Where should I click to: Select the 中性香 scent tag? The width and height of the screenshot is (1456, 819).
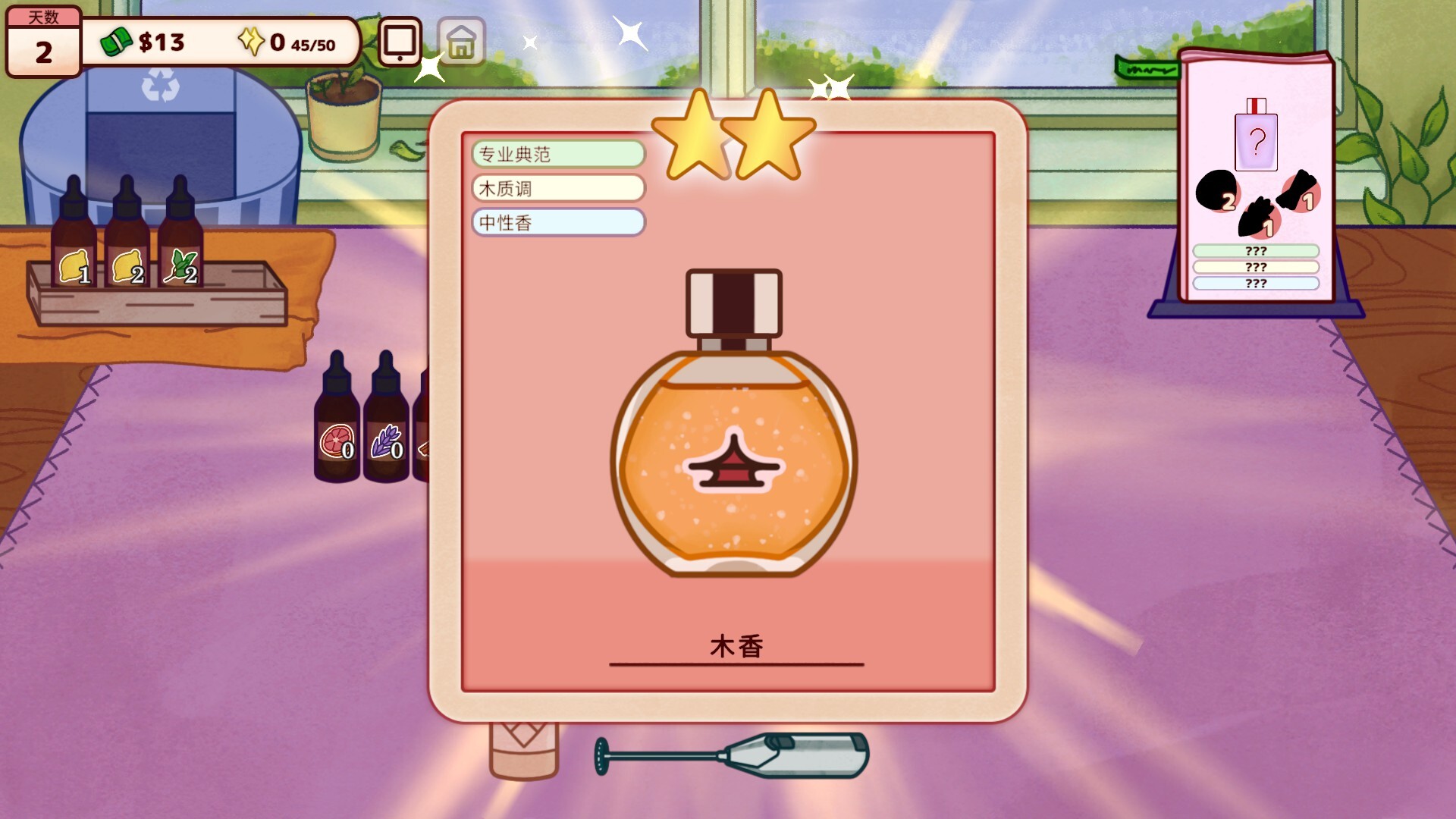click(558, 222)
